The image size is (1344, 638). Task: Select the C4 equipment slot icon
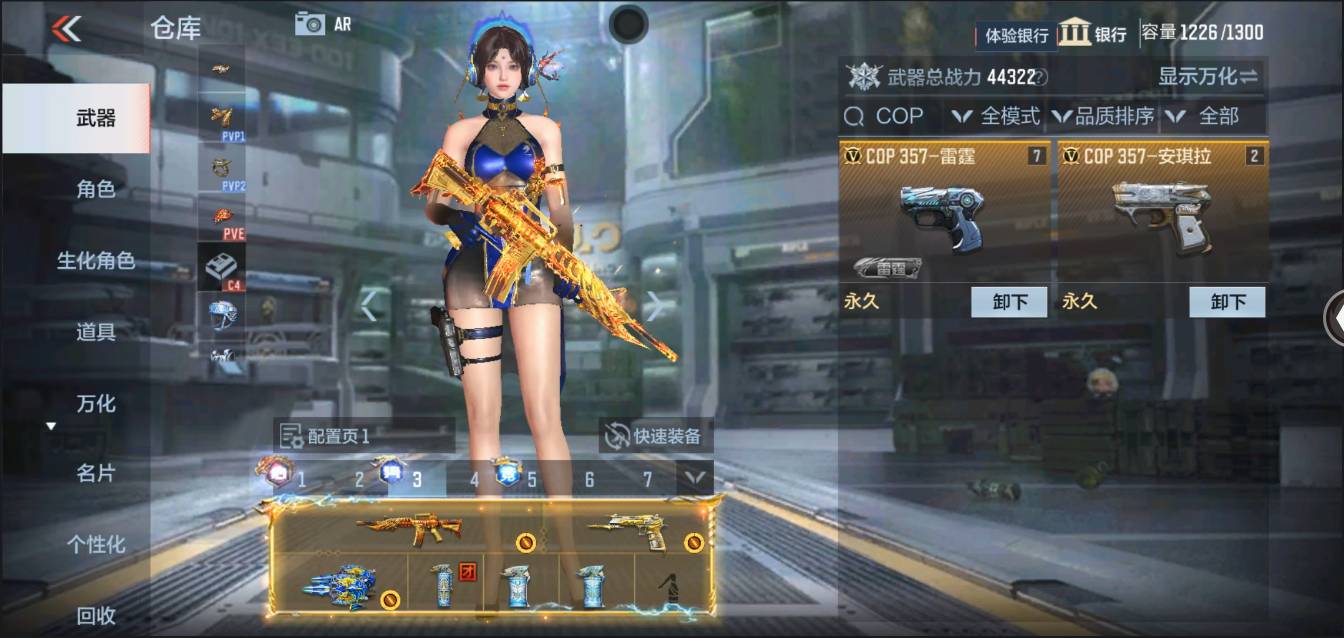click(x=221, y=267)
